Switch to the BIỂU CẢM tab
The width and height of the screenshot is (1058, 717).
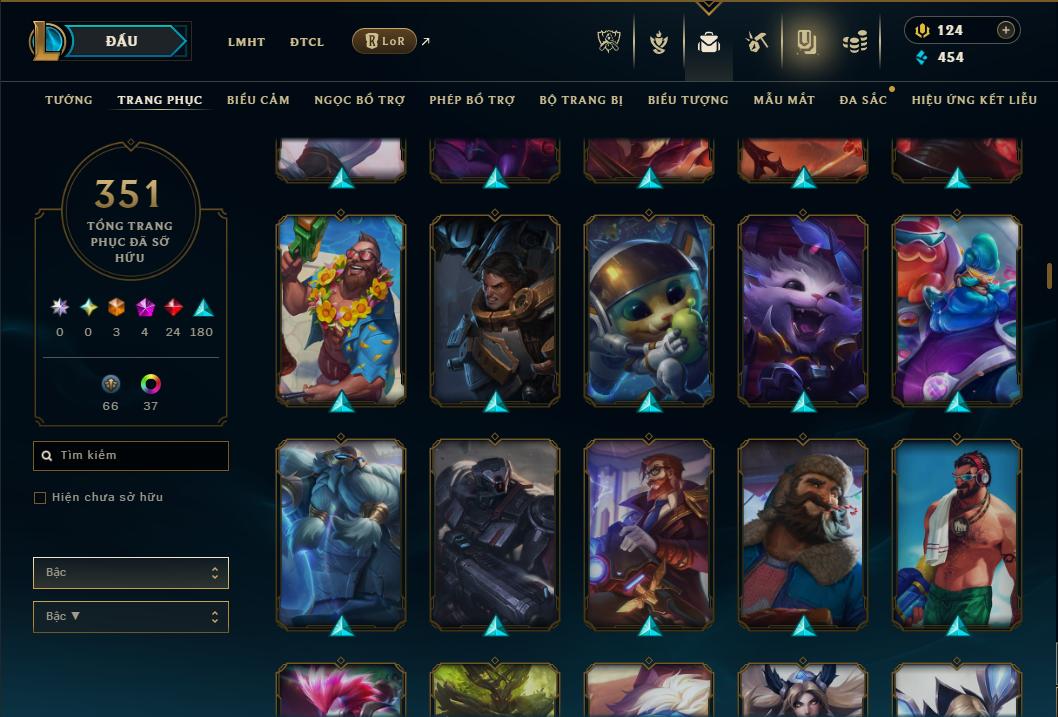(x=258, y=100)
